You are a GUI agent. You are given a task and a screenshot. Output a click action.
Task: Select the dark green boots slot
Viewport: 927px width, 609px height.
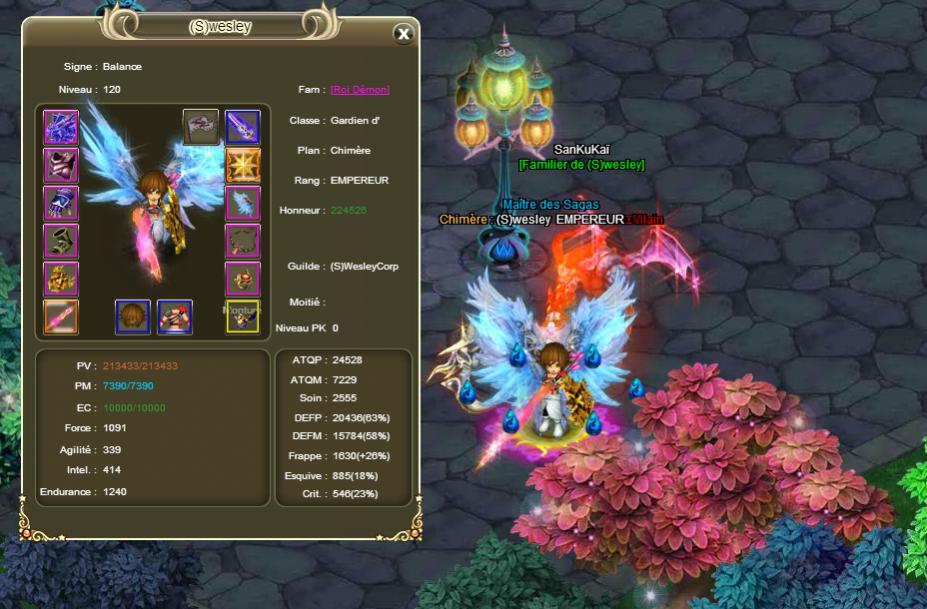tap(61, 241)
